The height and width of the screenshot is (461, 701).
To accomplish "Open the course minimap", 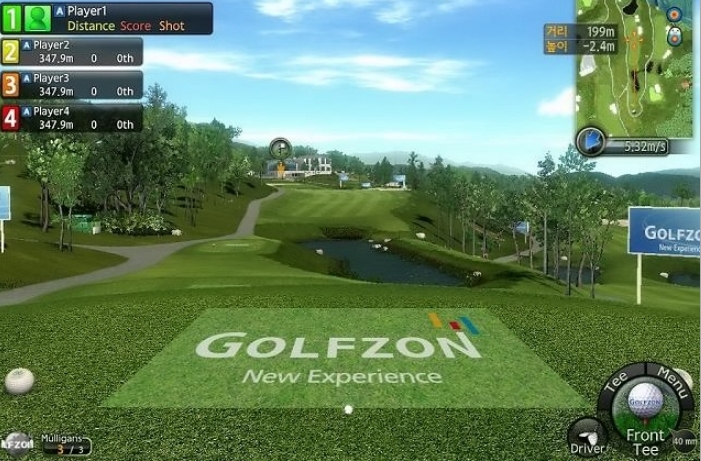I will (x=636, y=68).
